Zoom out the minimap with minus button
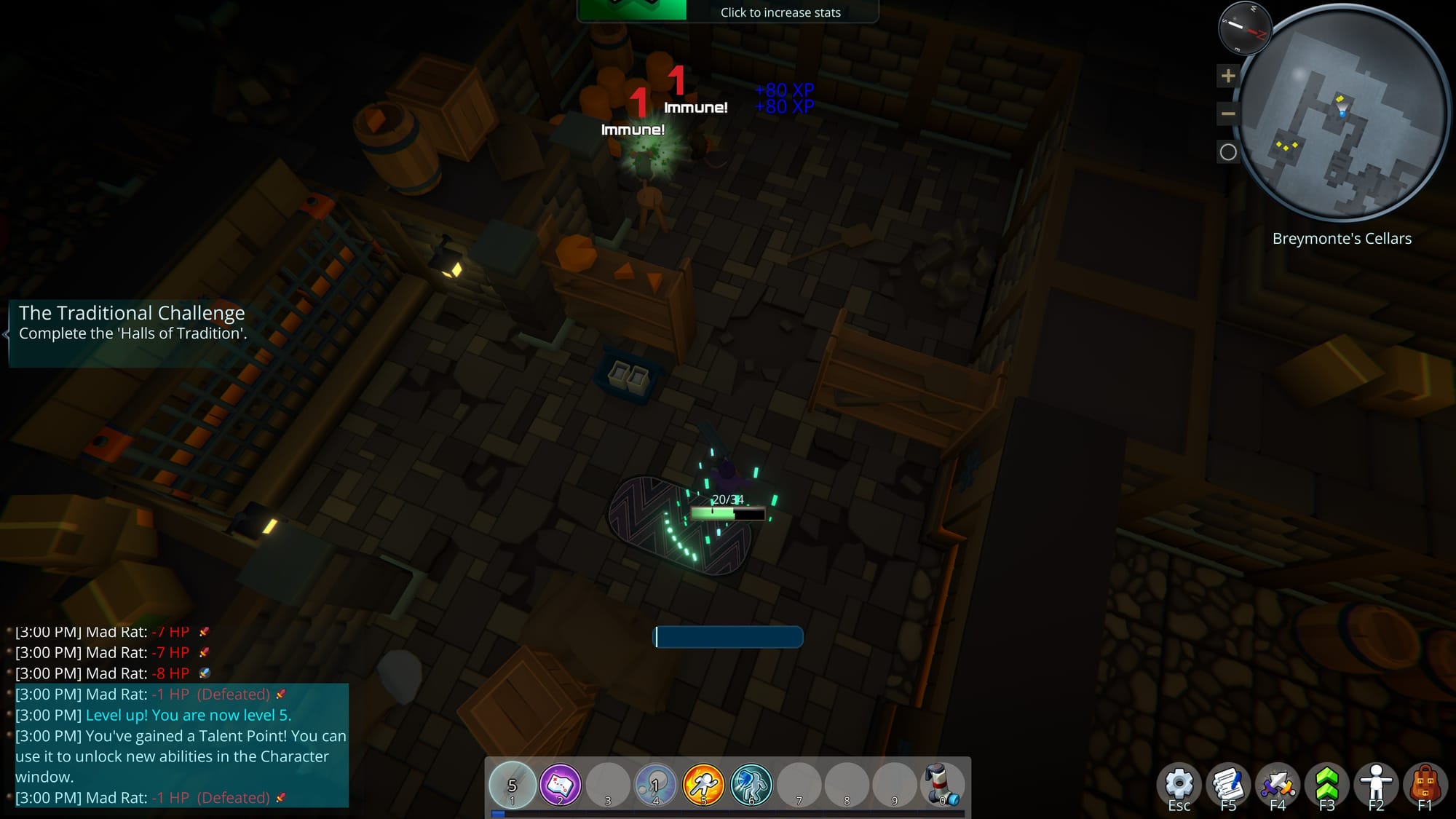1456x819 pixels. [x=1228, y=114]
